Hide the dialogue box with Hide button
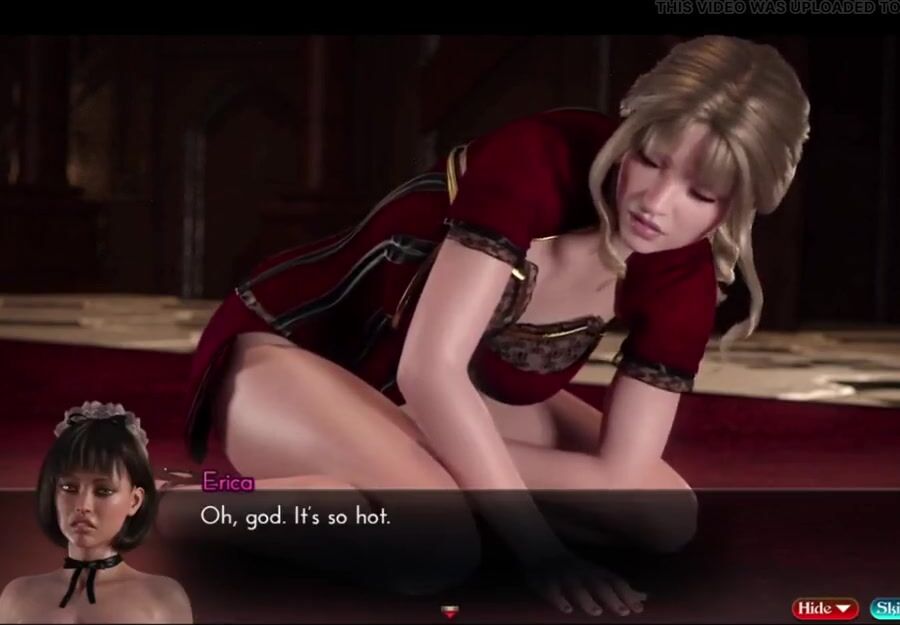Screen dimensions: 900x625 pos(825,607)
